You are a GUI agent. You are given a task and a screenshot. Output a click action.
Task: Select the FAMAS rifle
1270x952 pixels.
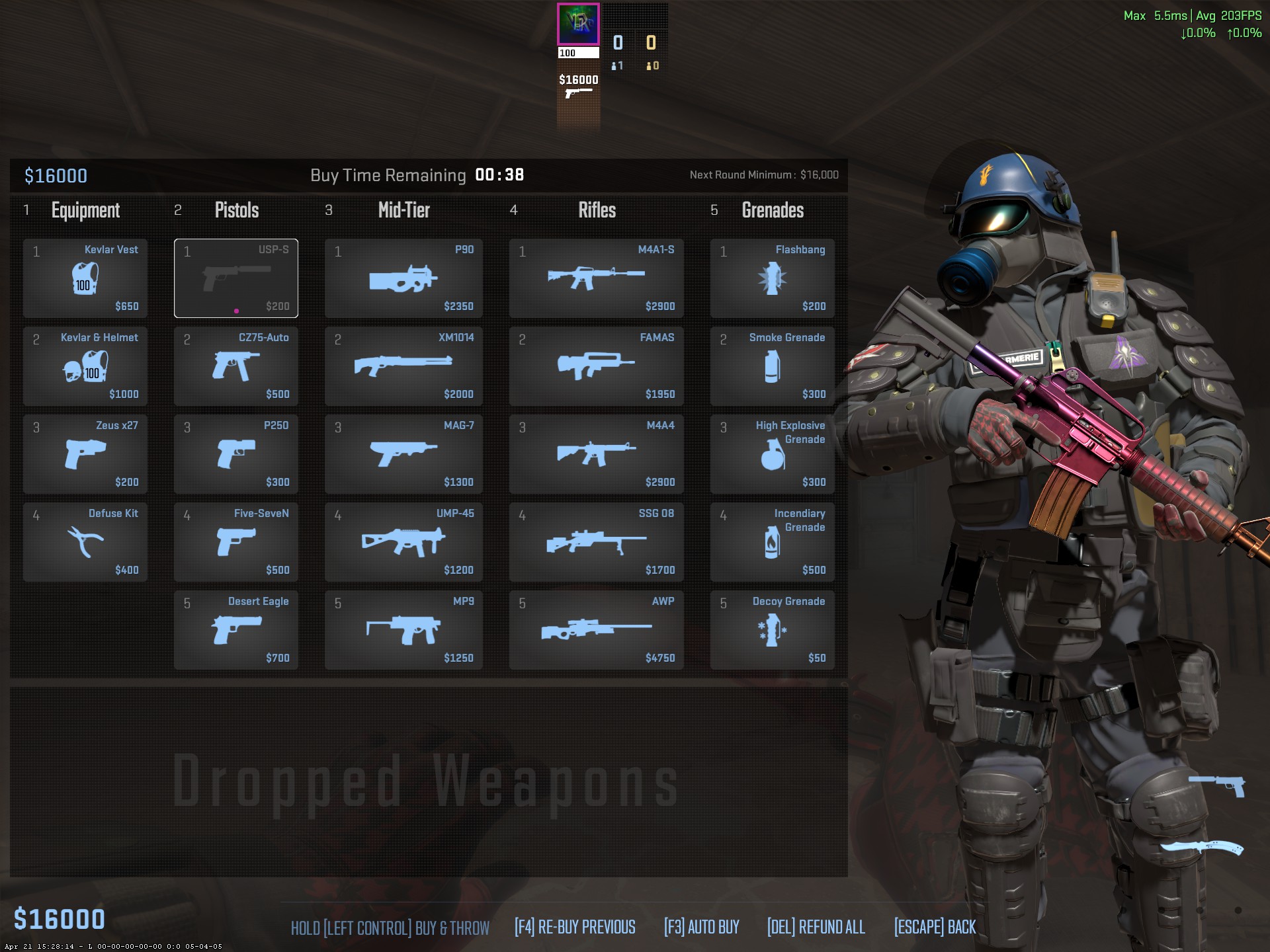tap(596, 366)
